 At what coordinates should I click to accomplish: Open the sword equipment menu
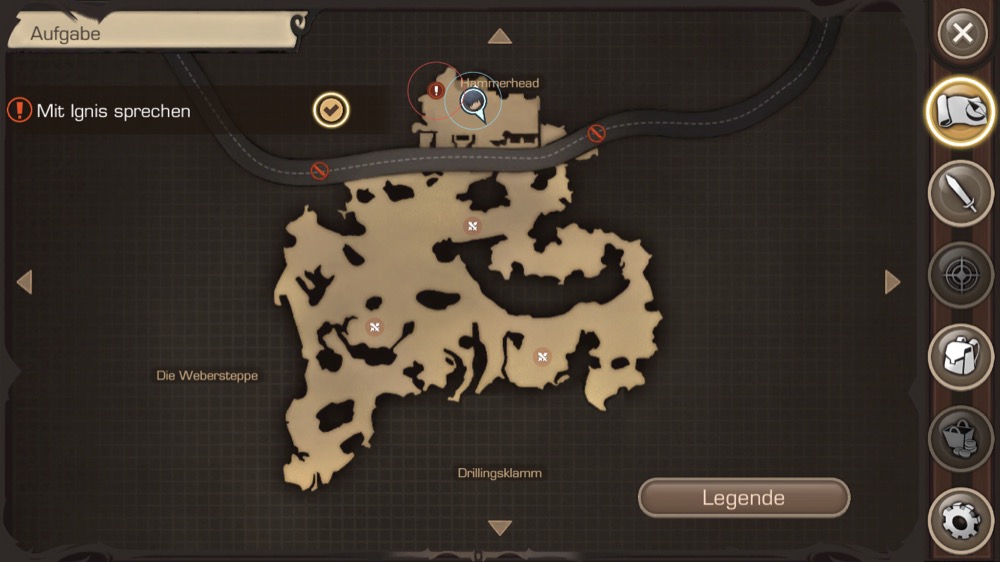point(961,194)
